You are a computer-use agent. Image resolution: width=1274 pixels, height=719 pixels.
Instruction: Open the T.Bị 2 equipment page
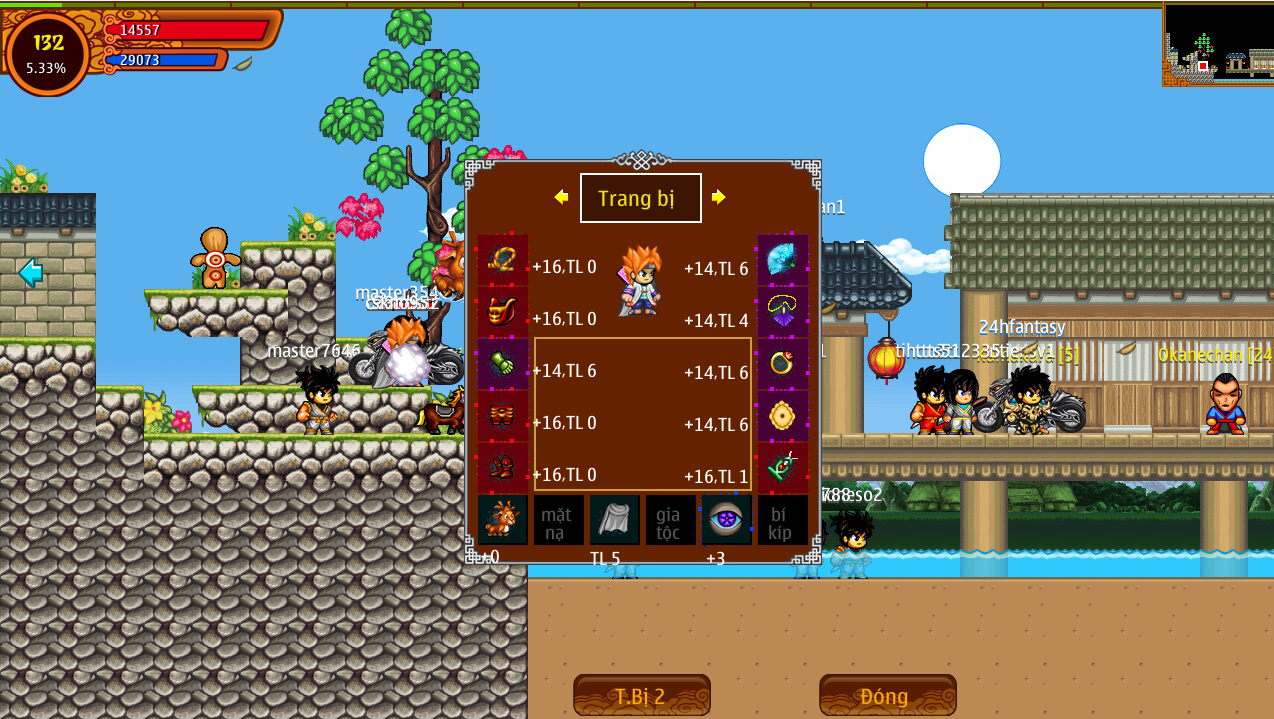pos(641,695)
